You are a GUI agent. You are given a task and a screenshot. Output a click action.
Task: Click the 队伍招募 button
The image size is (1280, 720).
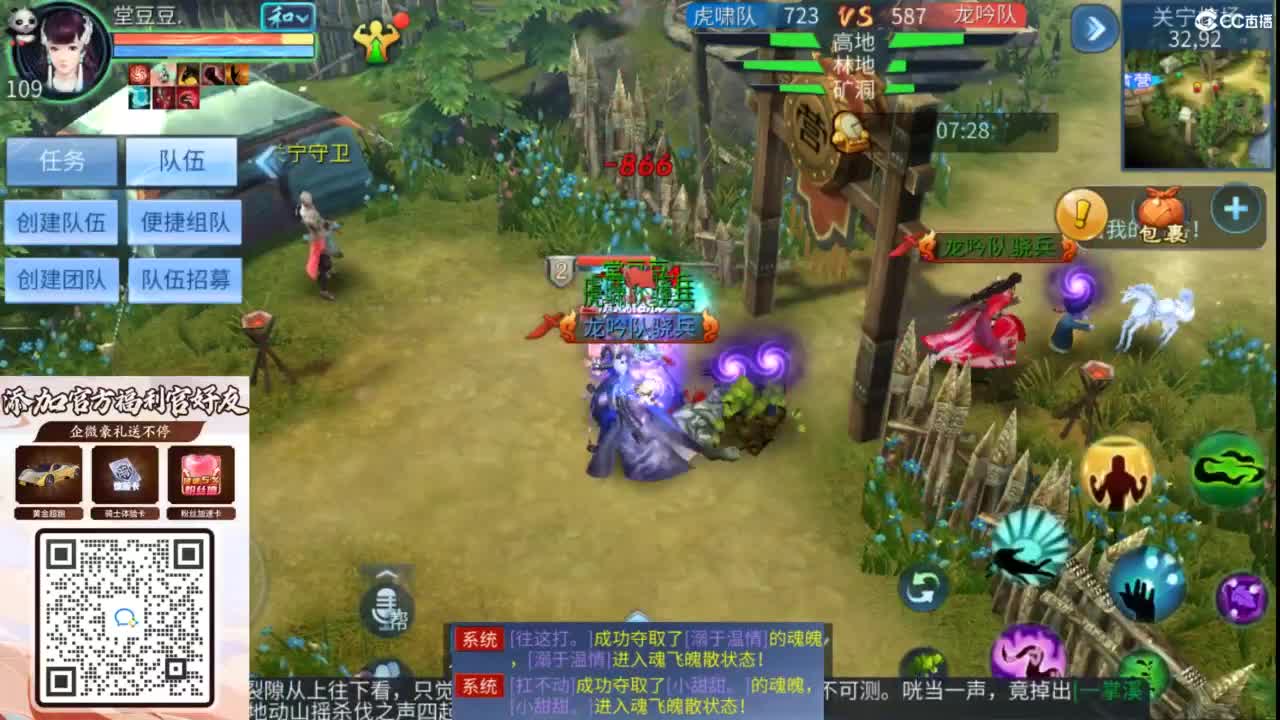(184, 281)
